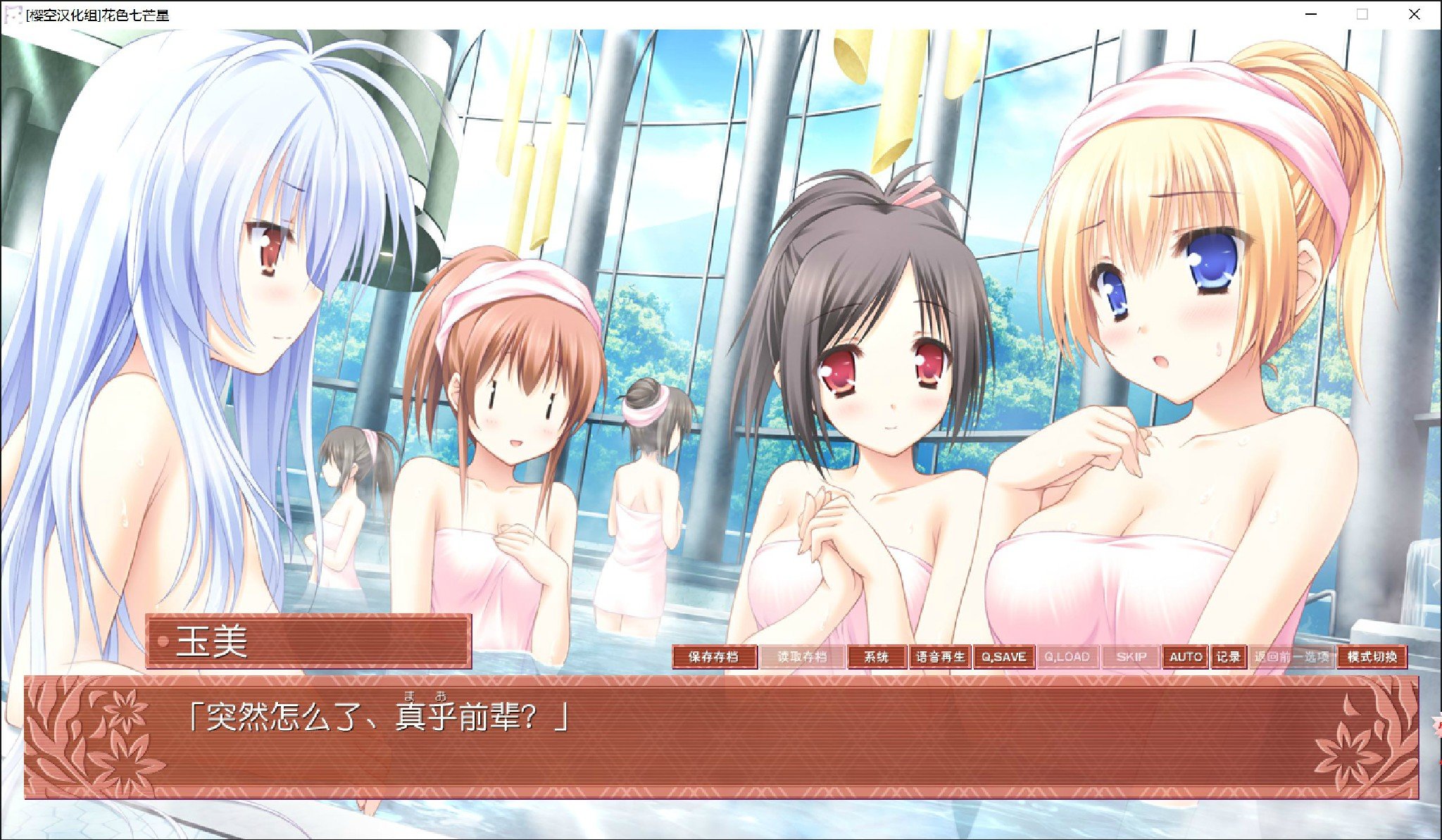This screenshot has width=1442, height=840.
Task: Toggle AUTO text advance
Action: pos(1185,657)
